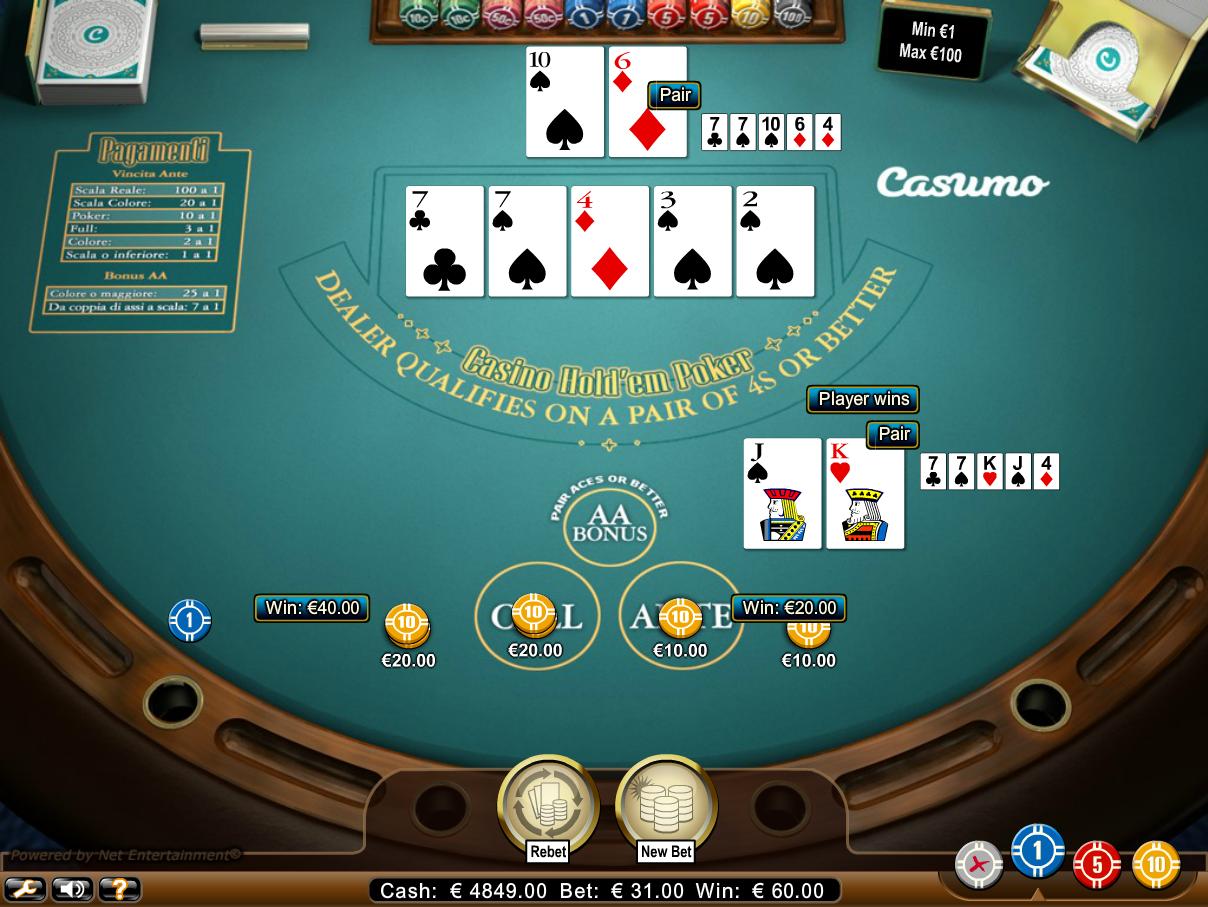
Task: Toggle the sound speaker button
Action: click(71, 888)
